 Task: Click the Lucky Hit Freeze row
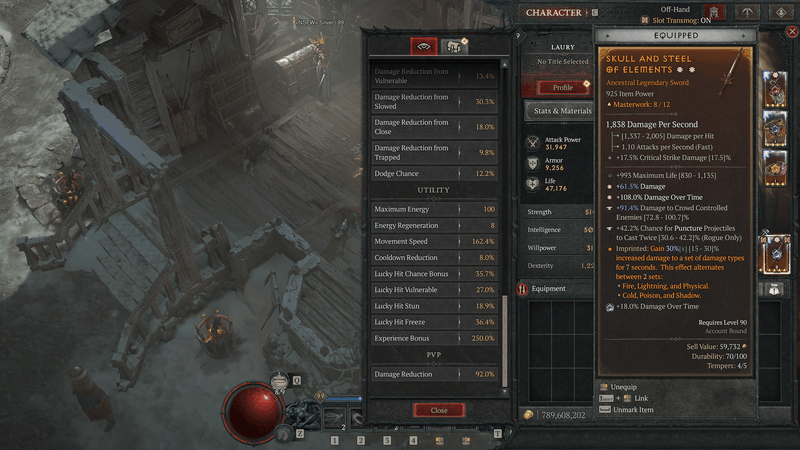[436, 322]
